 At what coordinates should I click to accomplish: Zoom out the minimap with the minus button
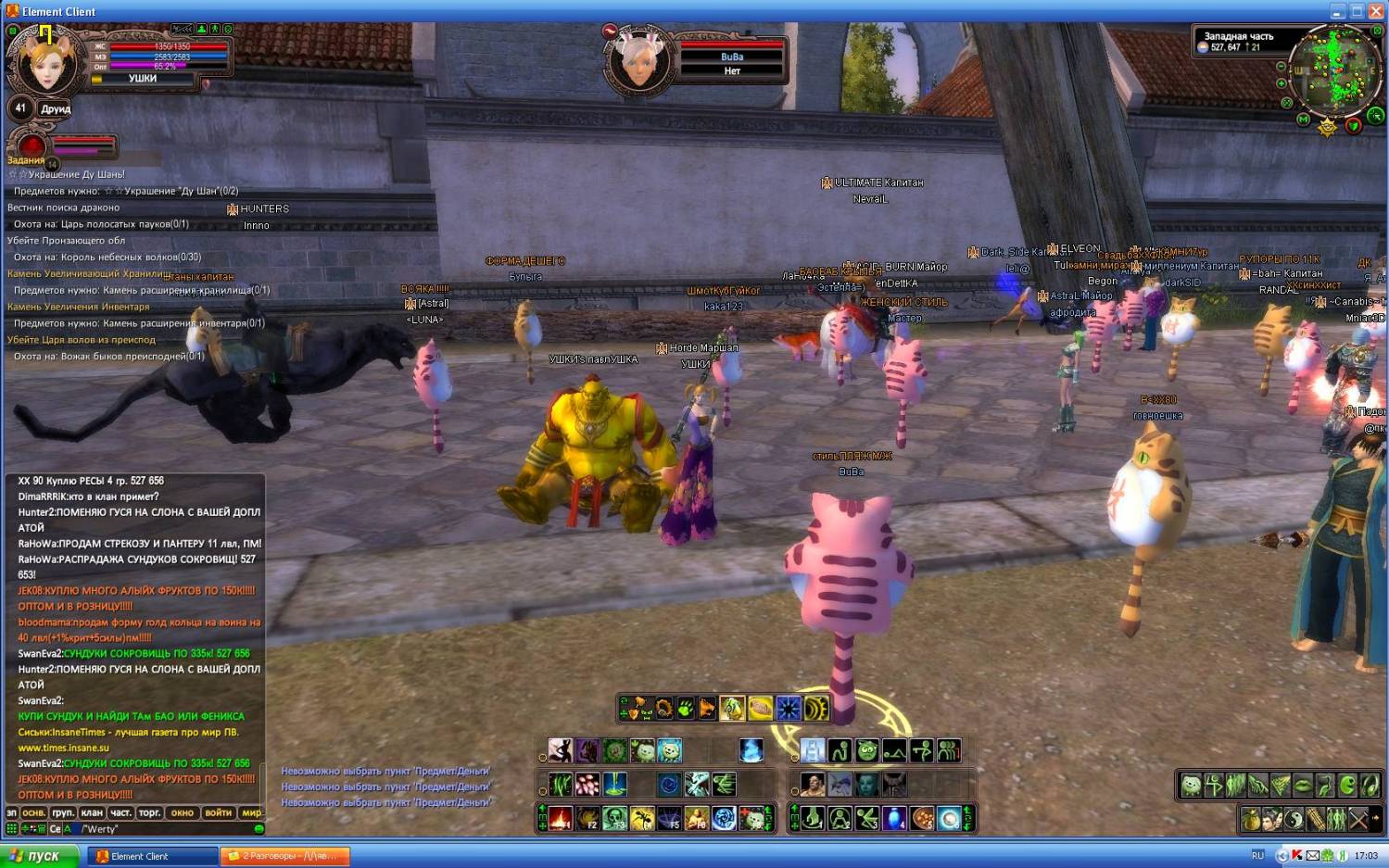(1282, 67)
